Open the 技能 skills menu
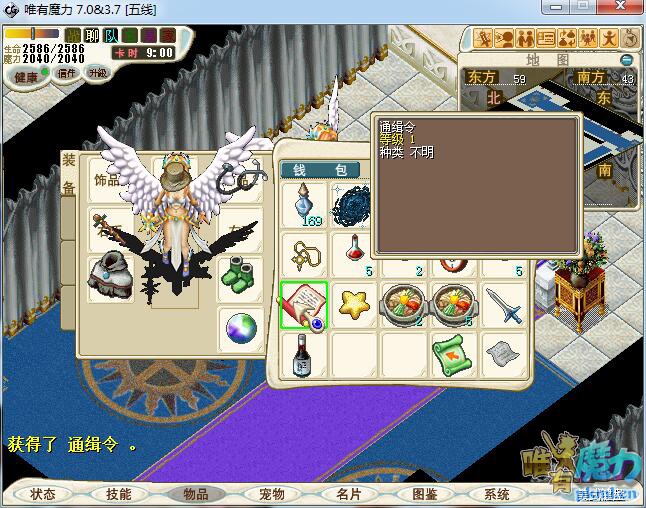The width and height of the screenshot is (646, 508). click(x=118, y=494)
